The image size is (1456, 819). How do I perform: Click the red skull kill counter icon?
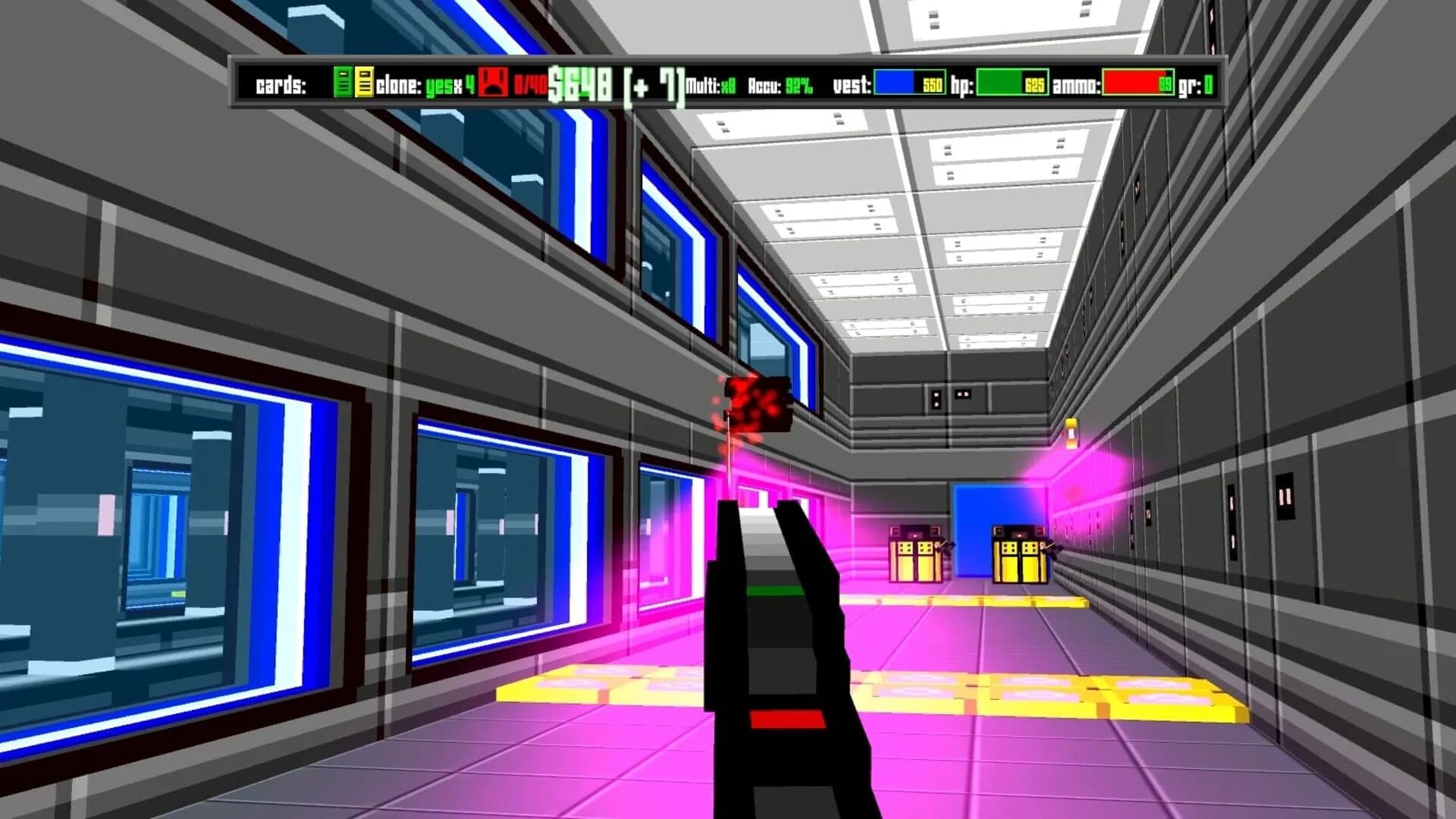click(x=493, y=83)
